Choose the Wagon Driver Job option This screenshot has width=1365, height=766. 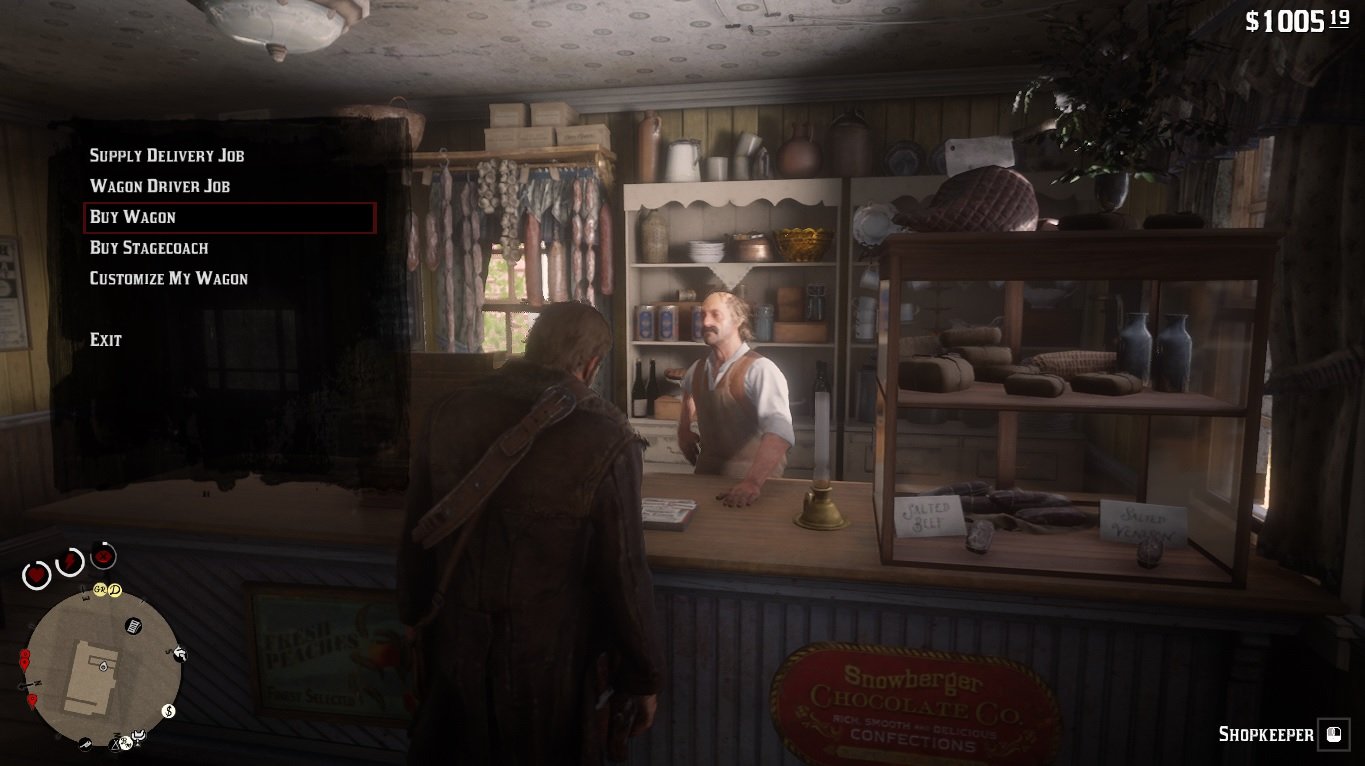tap(160, 187)
